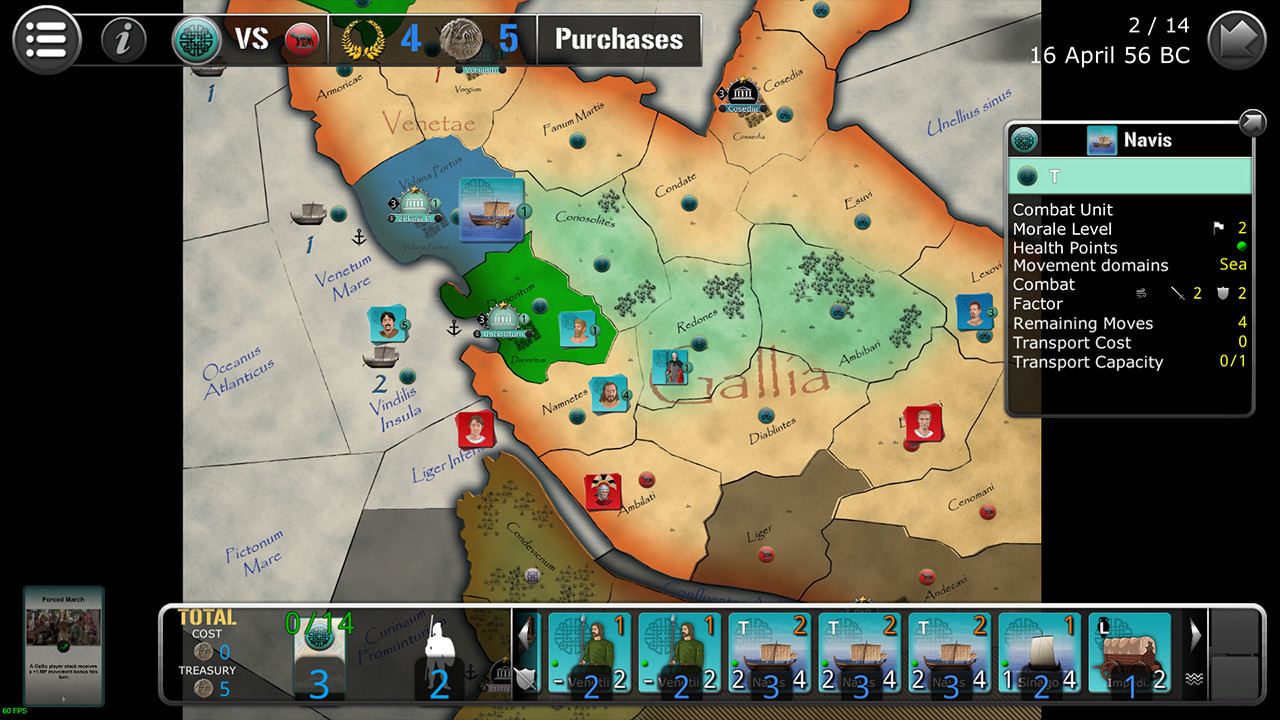Close the Navis information panel
The width and height of the screenshot is (1280, 720).
1251,123
